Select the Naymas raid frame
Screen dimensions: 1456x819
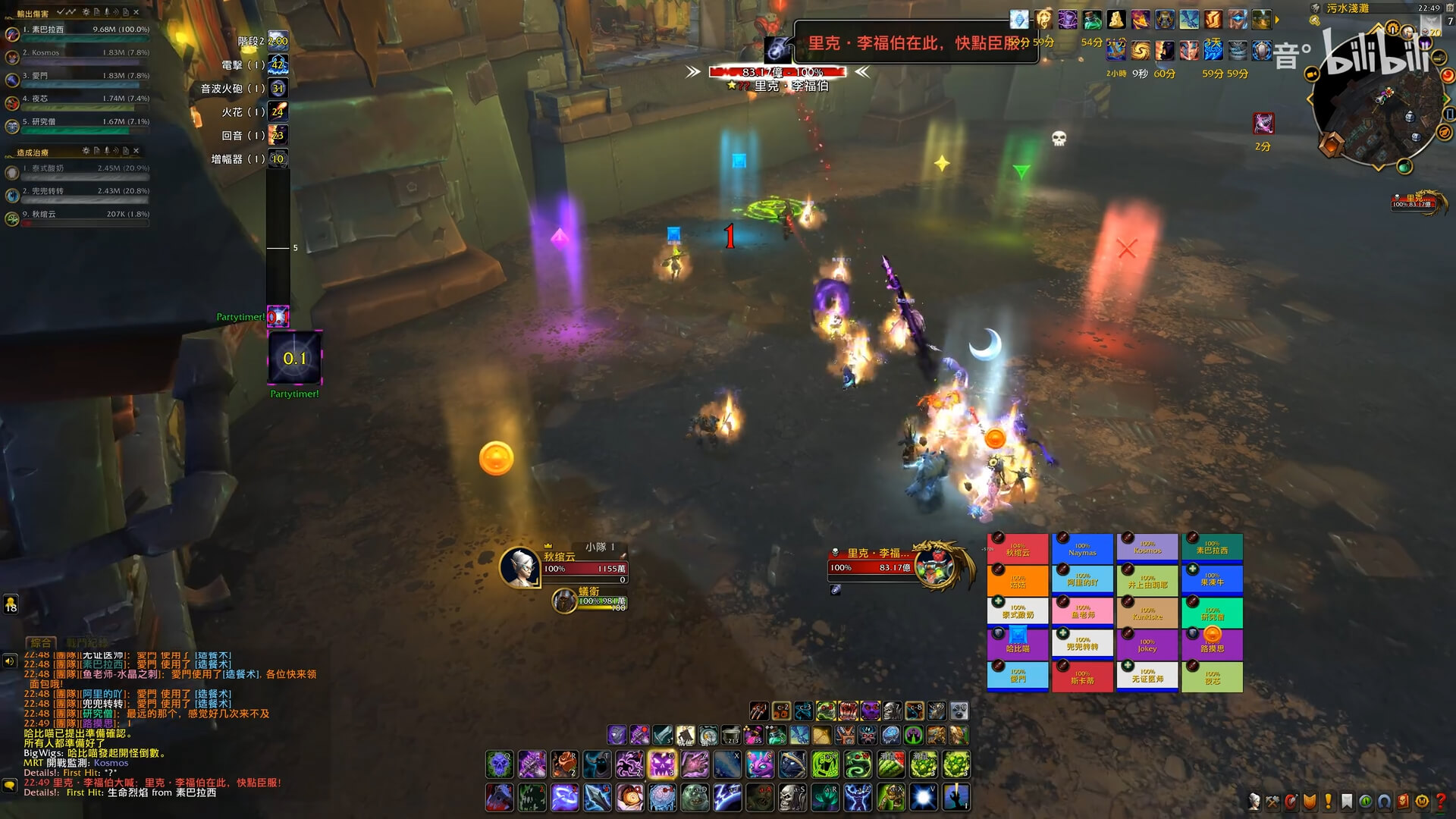[1082, 549]
